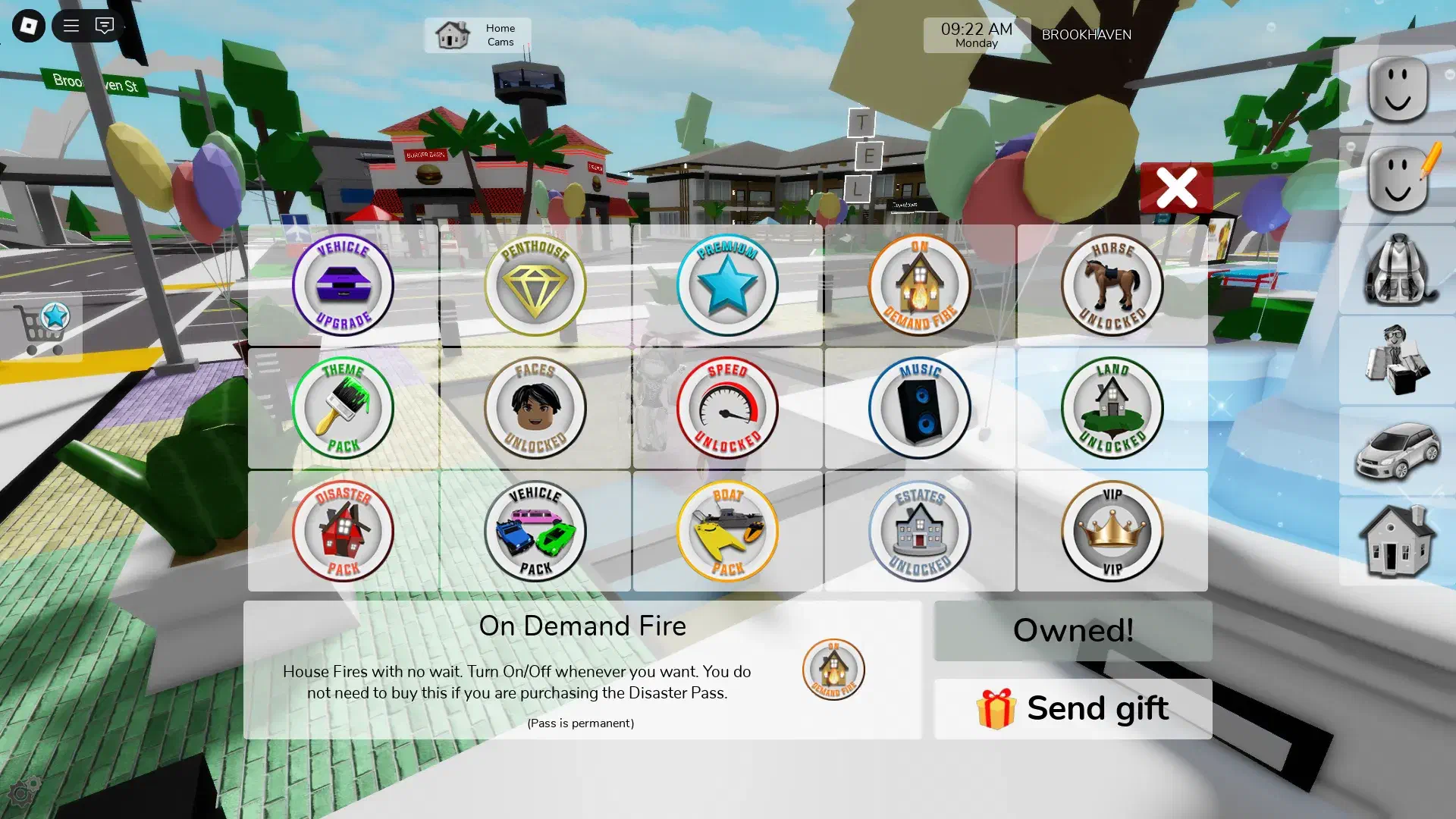Open the Theme Pack pass
This screenshot has width=1456, height=819.
pos(342,408)
